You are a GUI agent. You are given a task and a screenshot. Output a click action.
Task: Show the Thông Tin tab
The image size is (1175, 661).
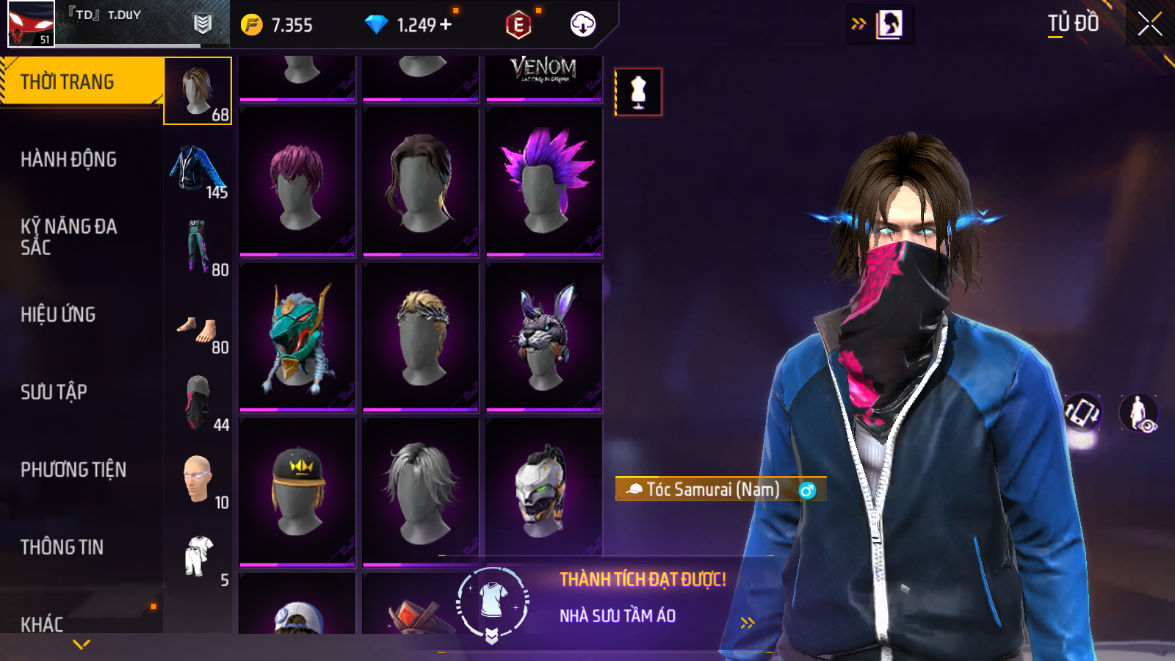(62, 546)
